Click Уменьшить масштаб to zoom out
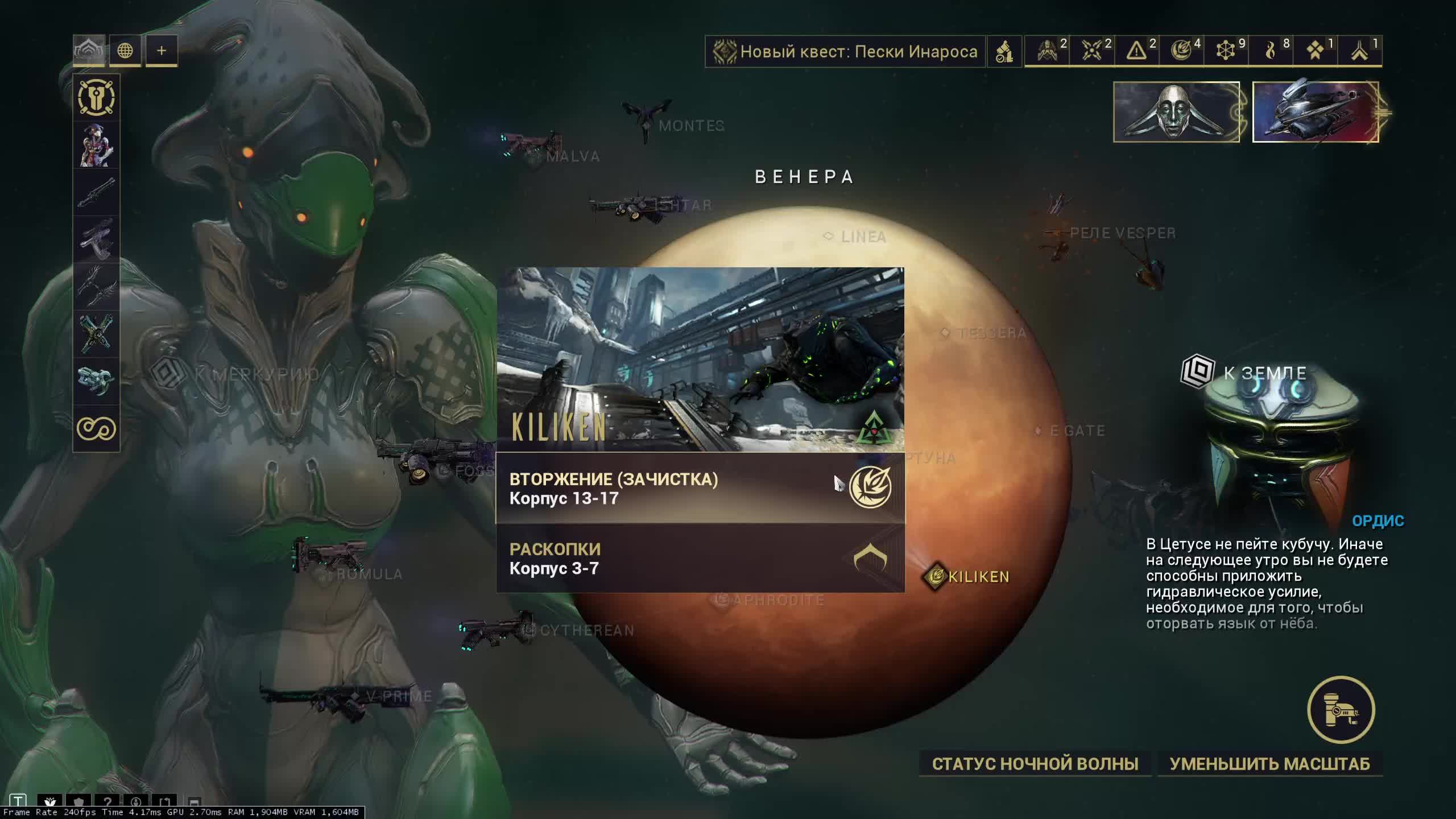Viewport: 1456px width, 819px height. tap(1269, 764)
